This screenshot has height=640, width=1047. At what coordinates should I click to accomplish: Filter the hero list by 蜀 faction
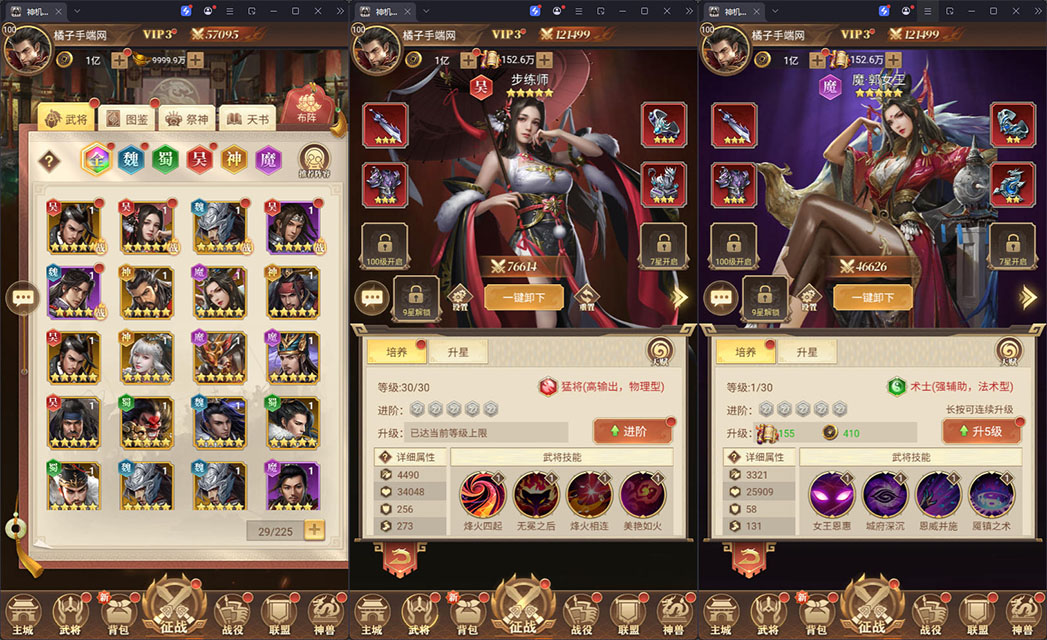(x=166, y=160)
